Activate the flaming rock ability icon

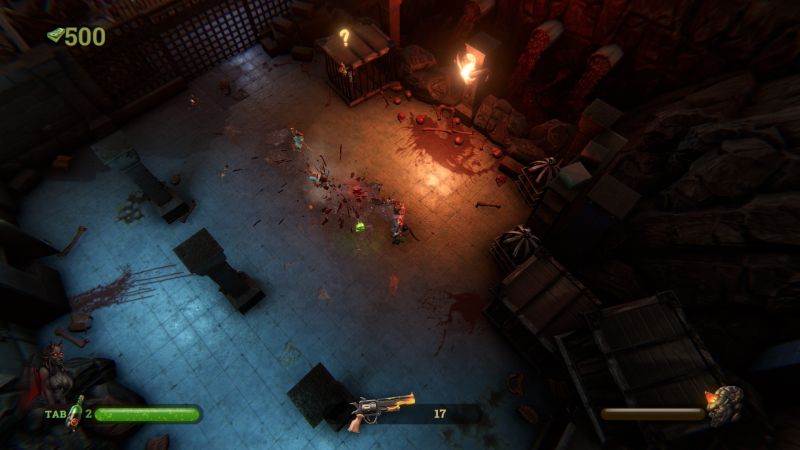point(724,406)
